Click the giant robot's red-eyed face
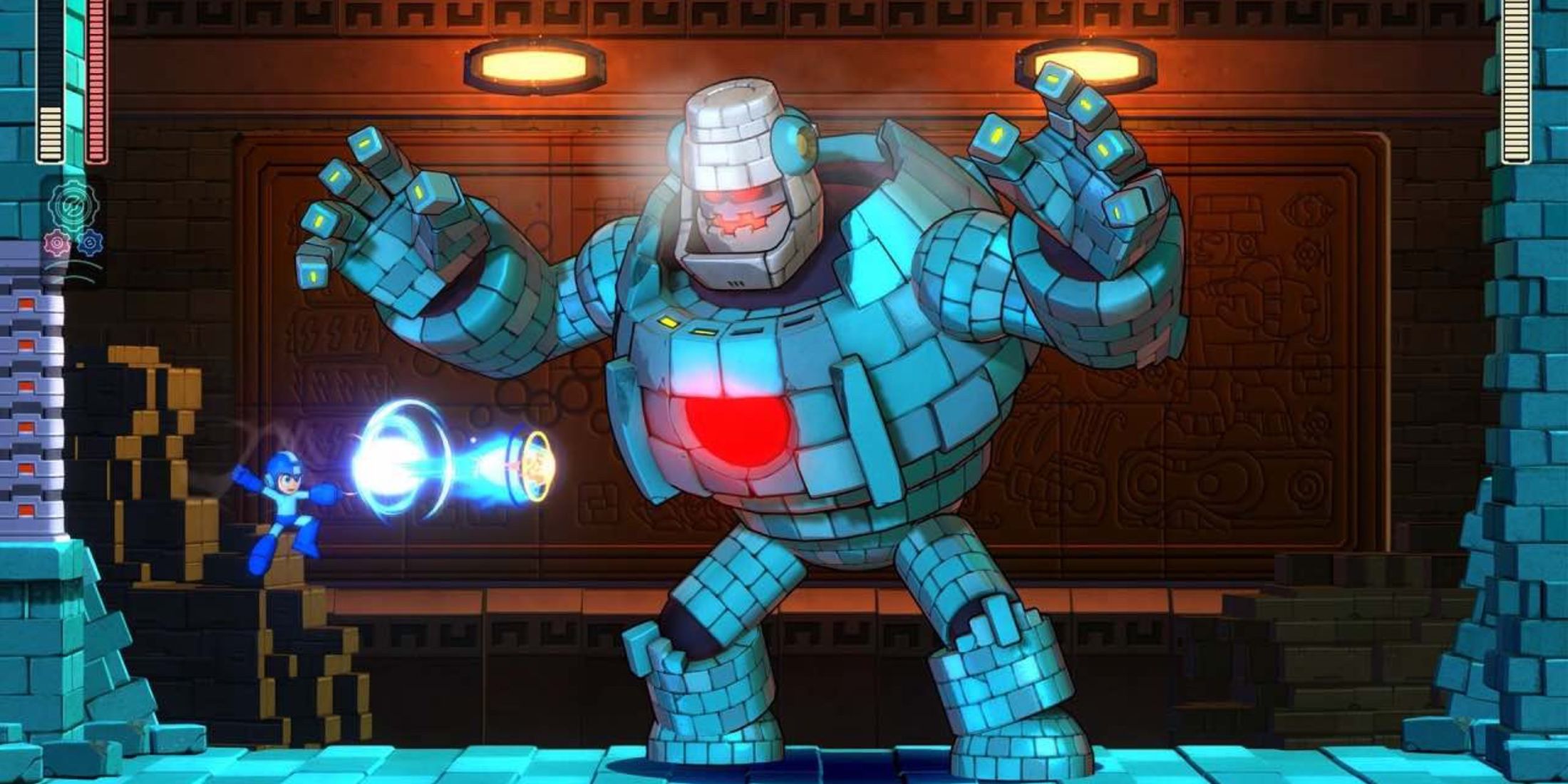 coord(734,207)
